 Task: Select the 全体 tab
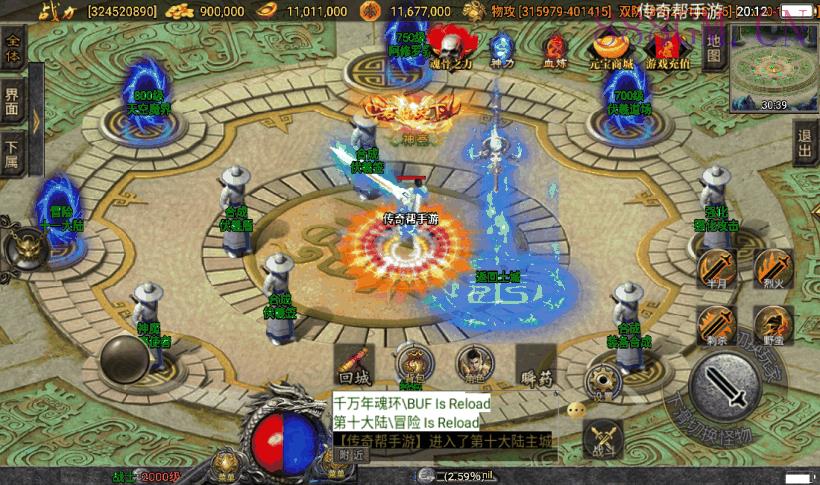pos(13,48)
